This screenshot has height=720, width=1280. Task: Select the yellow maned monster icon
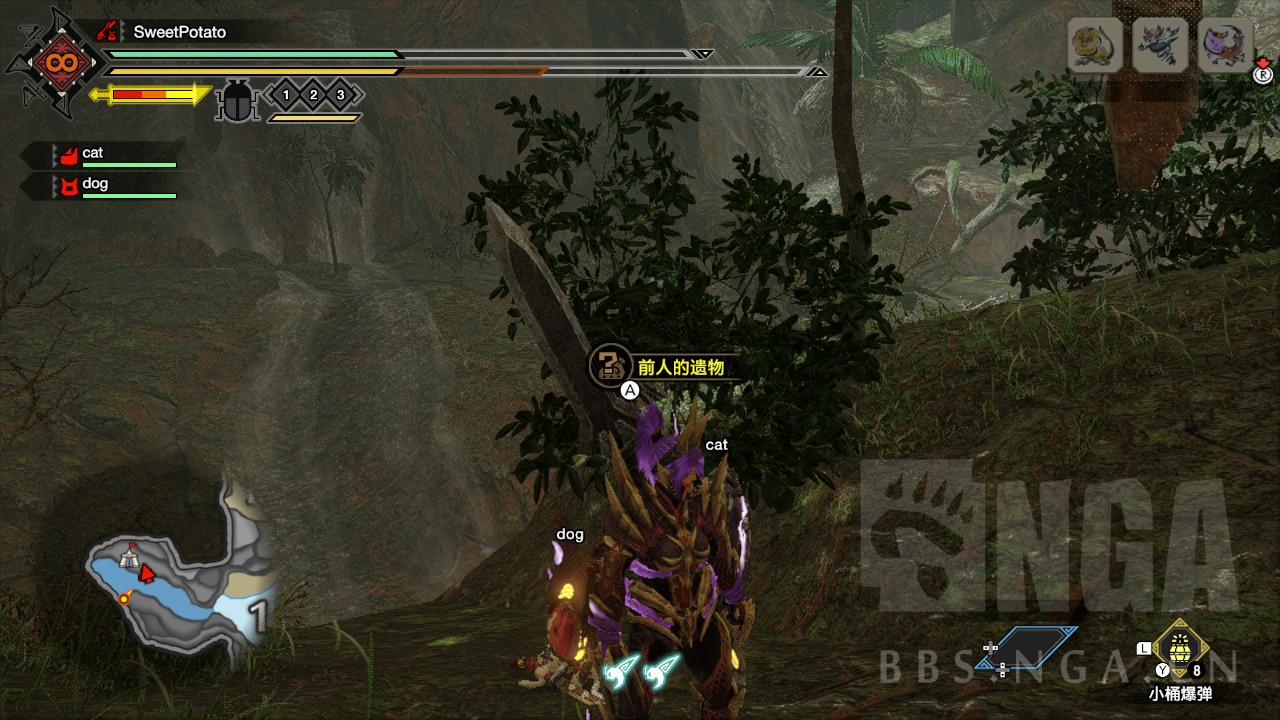click(x=1095, y=46)
